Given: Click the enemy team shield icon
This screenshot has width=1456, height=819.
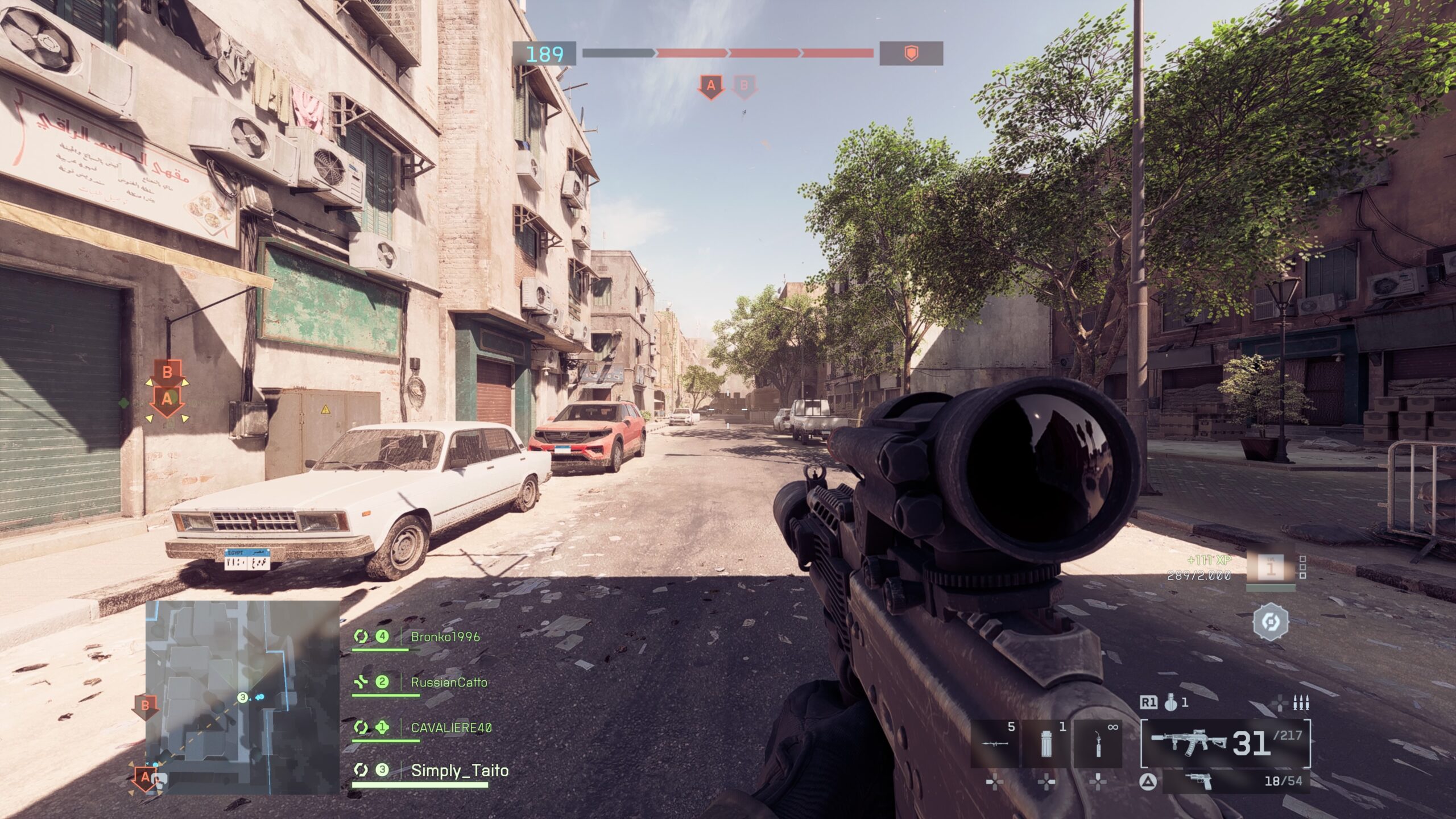Looking at the screenshot, I should pos(911,54).
